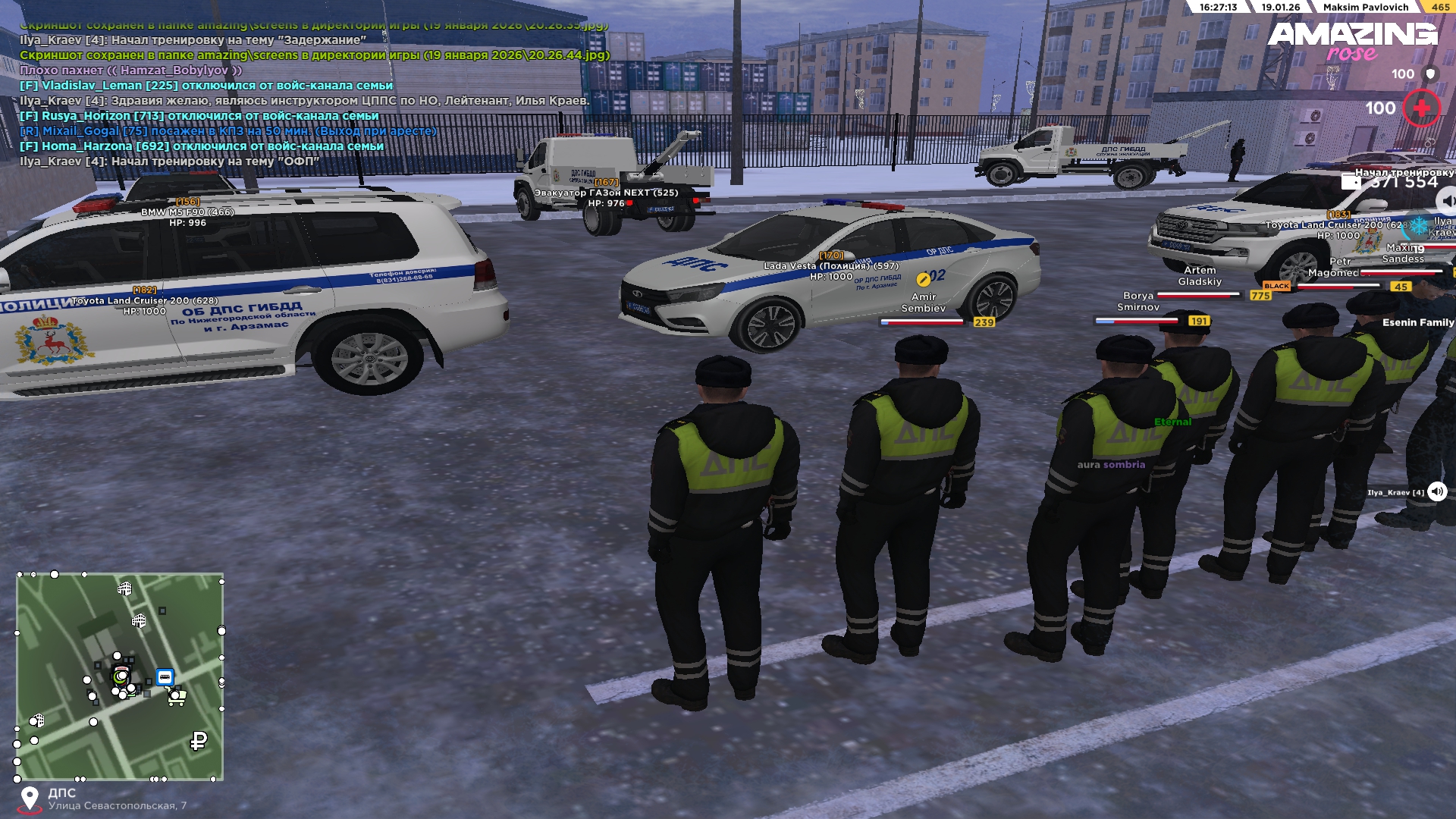Viewport: 1456px width, 819px height.
Task: Click the chat line about training topic "ОФП"
Action: [x=169, y=162]
